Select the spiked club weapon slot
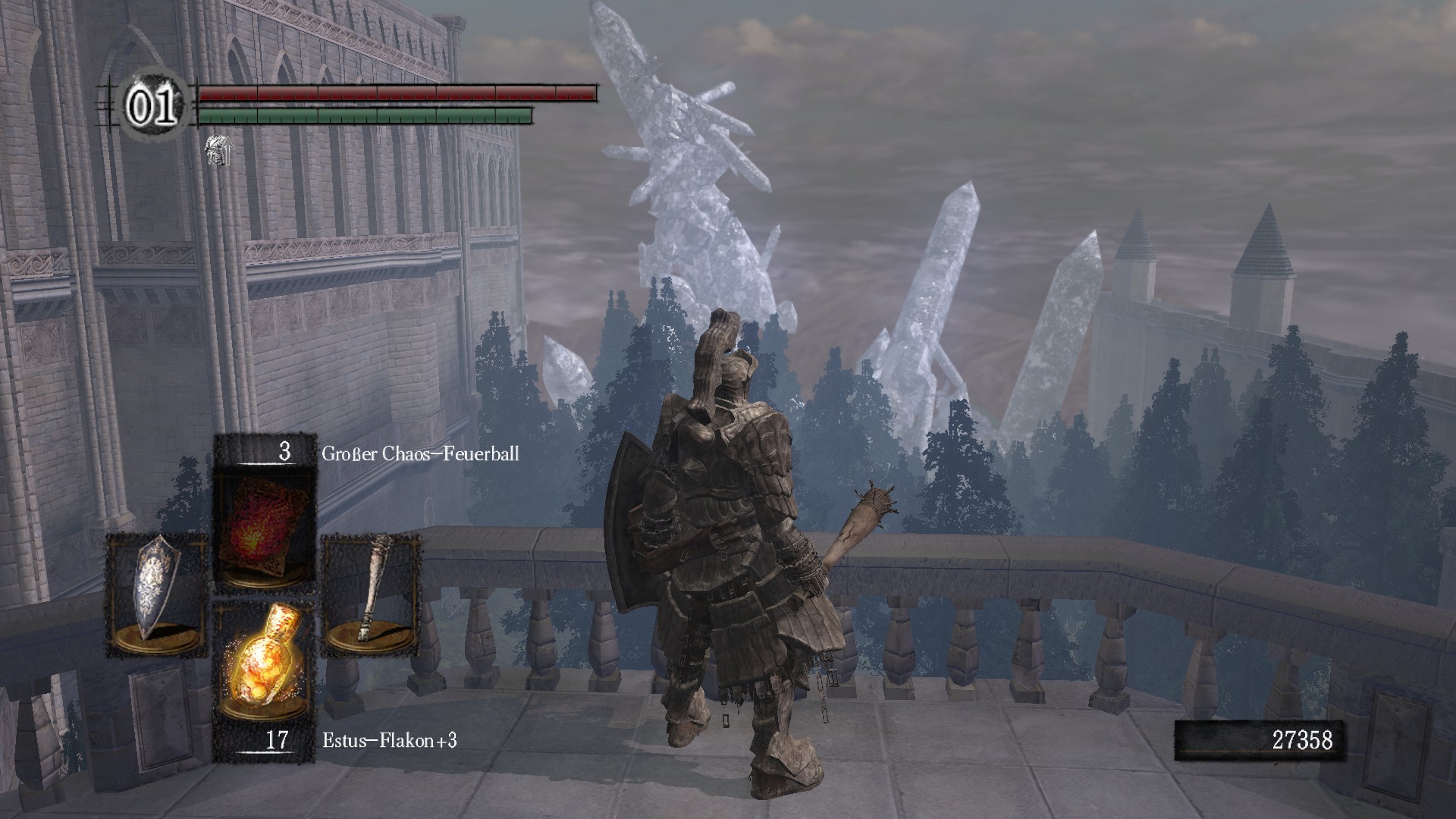The image size is (1456, 819). click(x=372, y=595)
